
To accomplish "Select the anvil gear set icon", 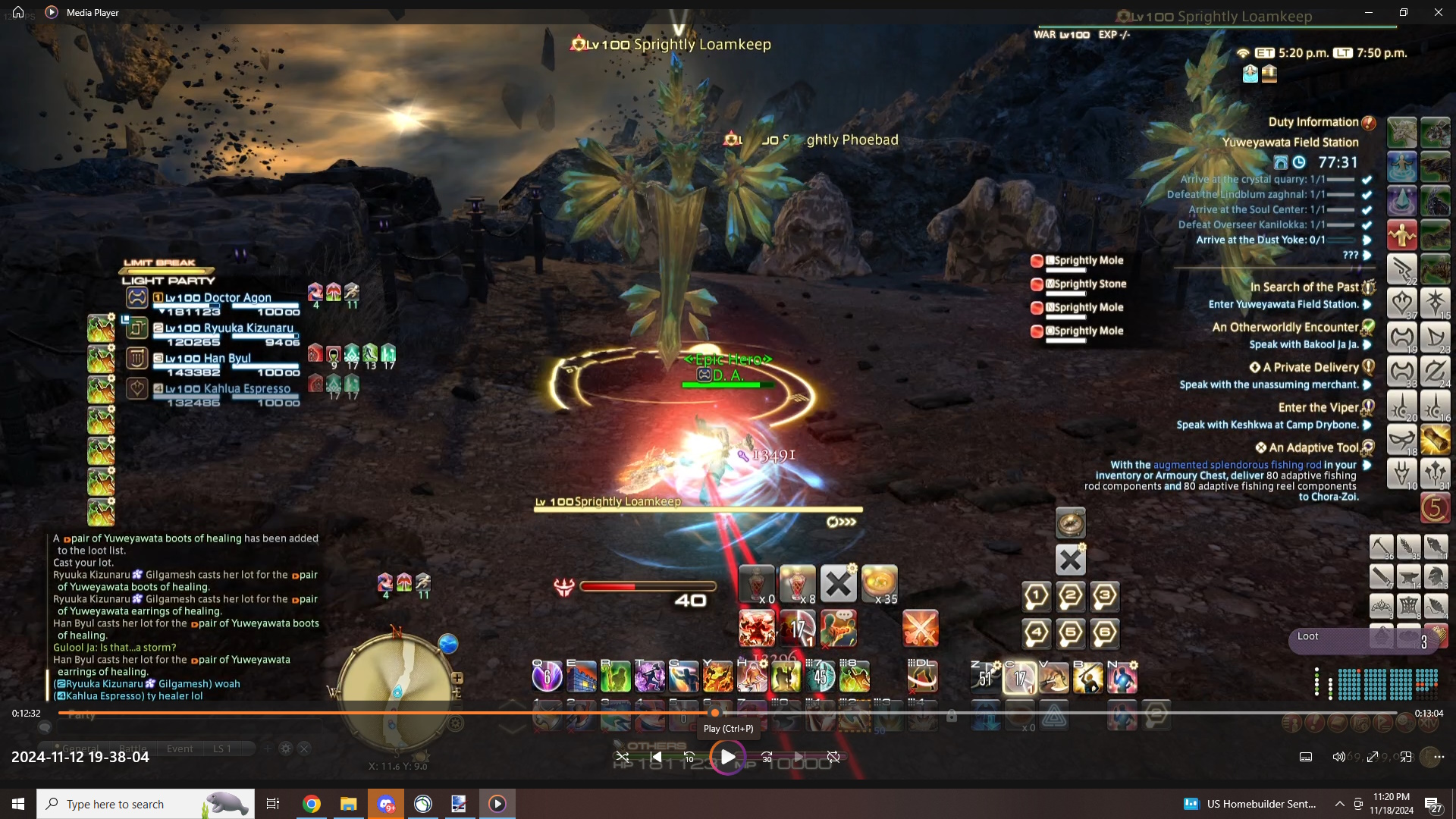I will pos(1408,576).
